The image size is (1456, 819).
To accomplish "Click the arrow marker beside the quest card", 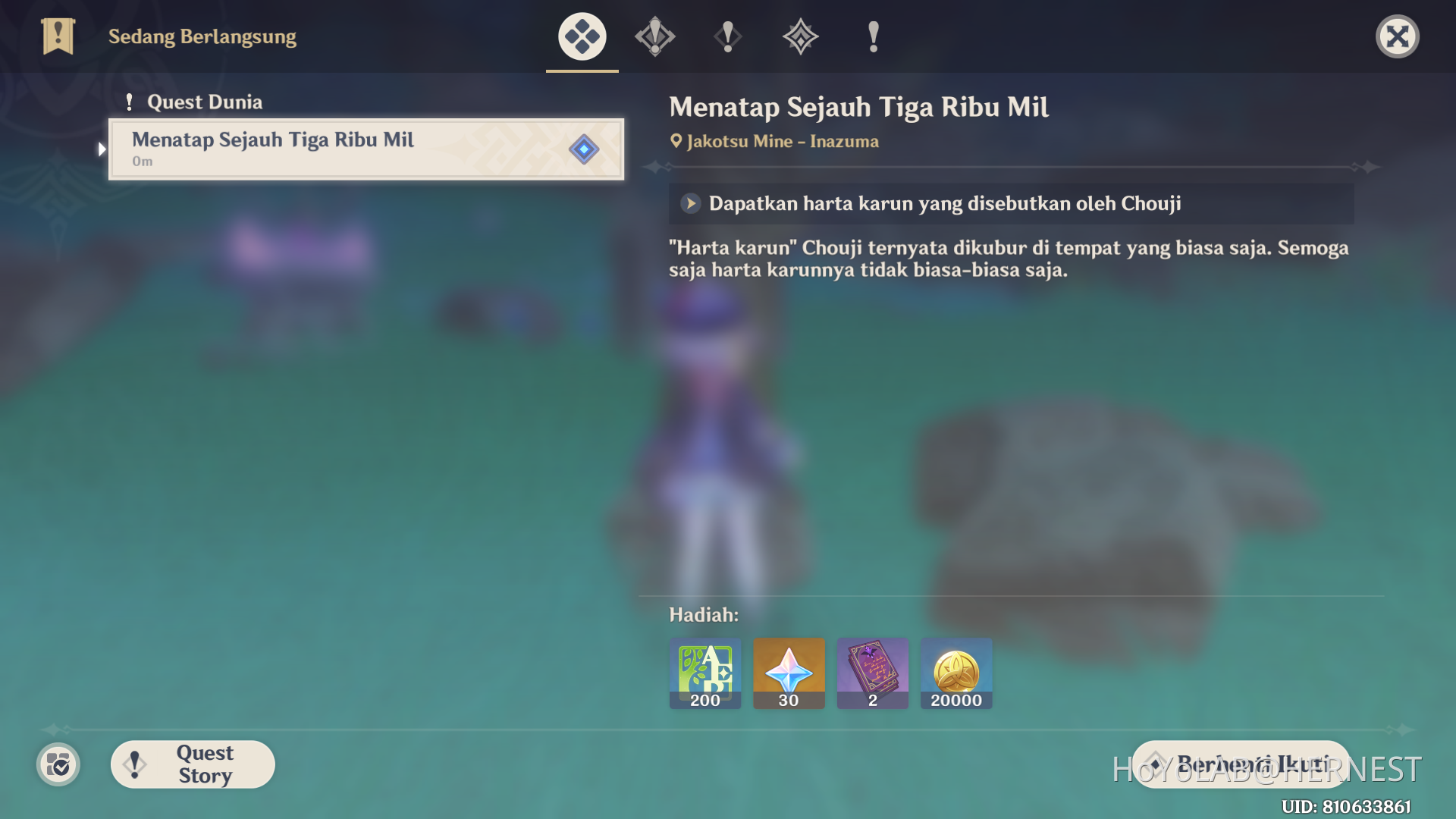I will click(x=102, y=149).
